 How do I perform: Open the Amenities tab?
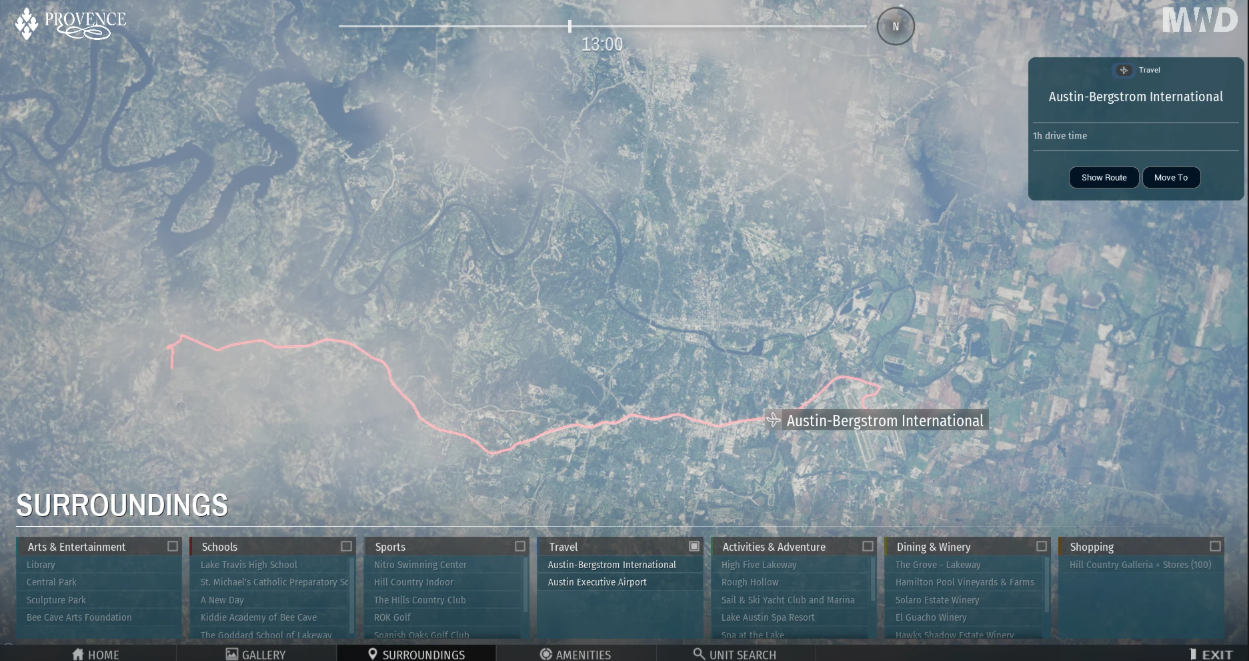pos(575,654)
